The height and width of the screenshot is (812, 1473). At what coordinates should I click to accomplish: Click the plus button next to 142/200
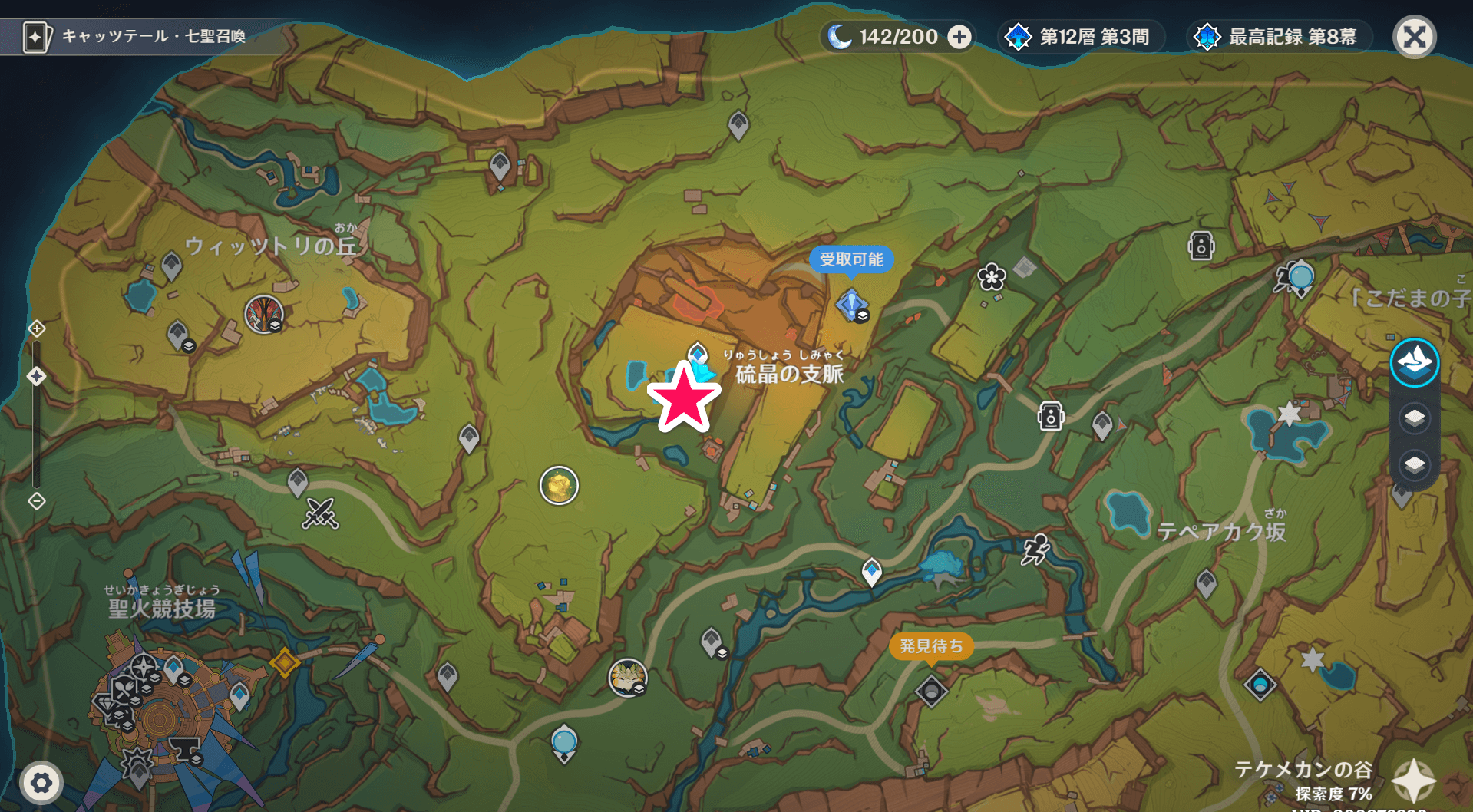(x=959, y=36)
